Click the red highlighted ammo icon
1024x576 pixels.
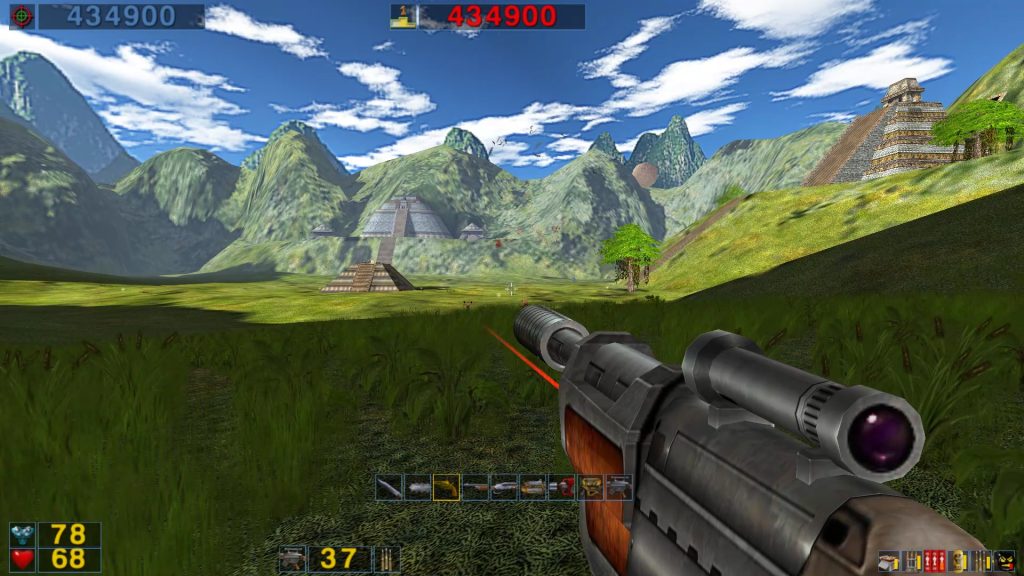coord(935,561)
